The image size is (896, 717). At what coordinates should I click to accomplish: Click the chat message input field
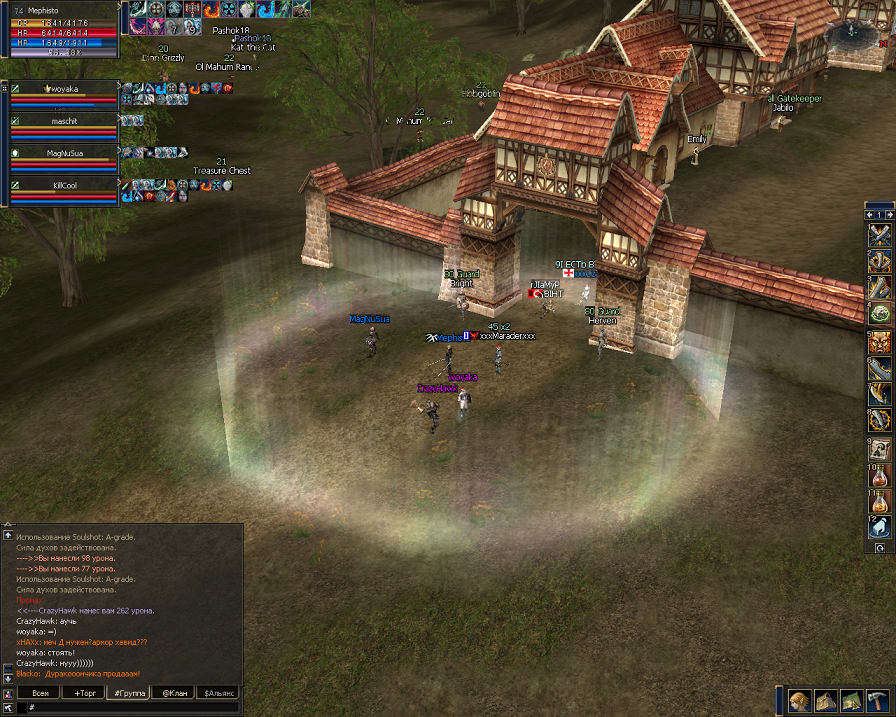point(130,707)
